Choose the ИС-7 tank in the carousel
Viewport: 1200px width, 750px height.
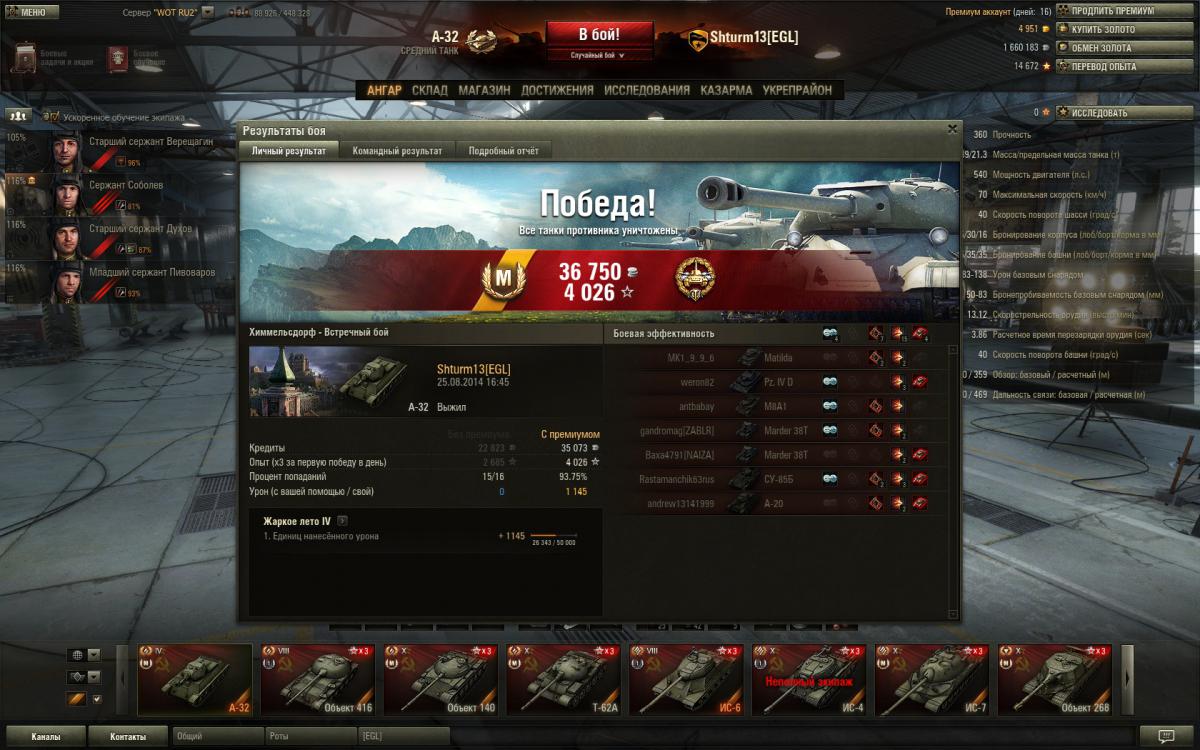click(932, 680)
